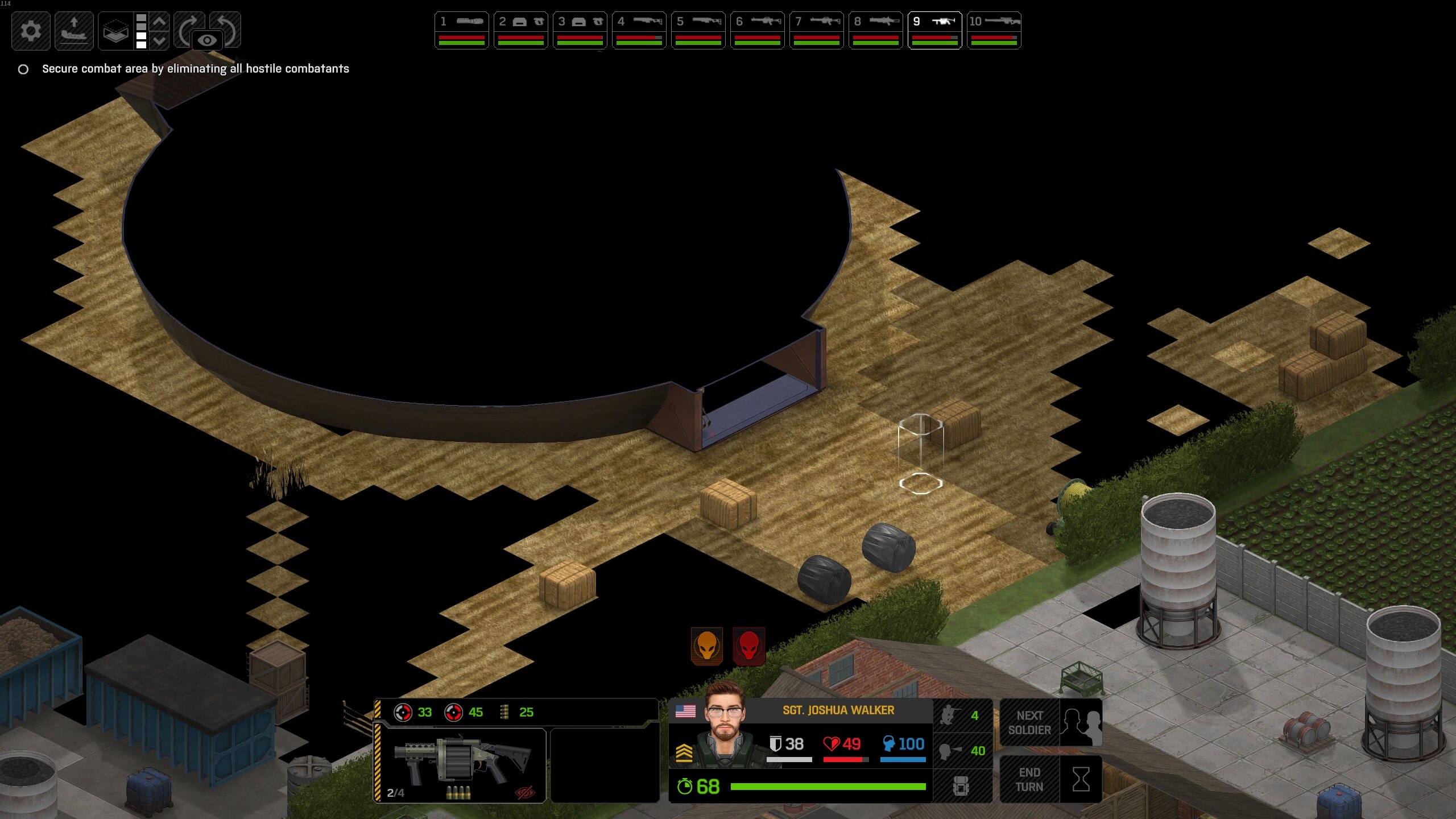The height and width of the screenshot is (819, 1456).
Task: Open the soldier backpack inventory
Action: pos(961,786)
